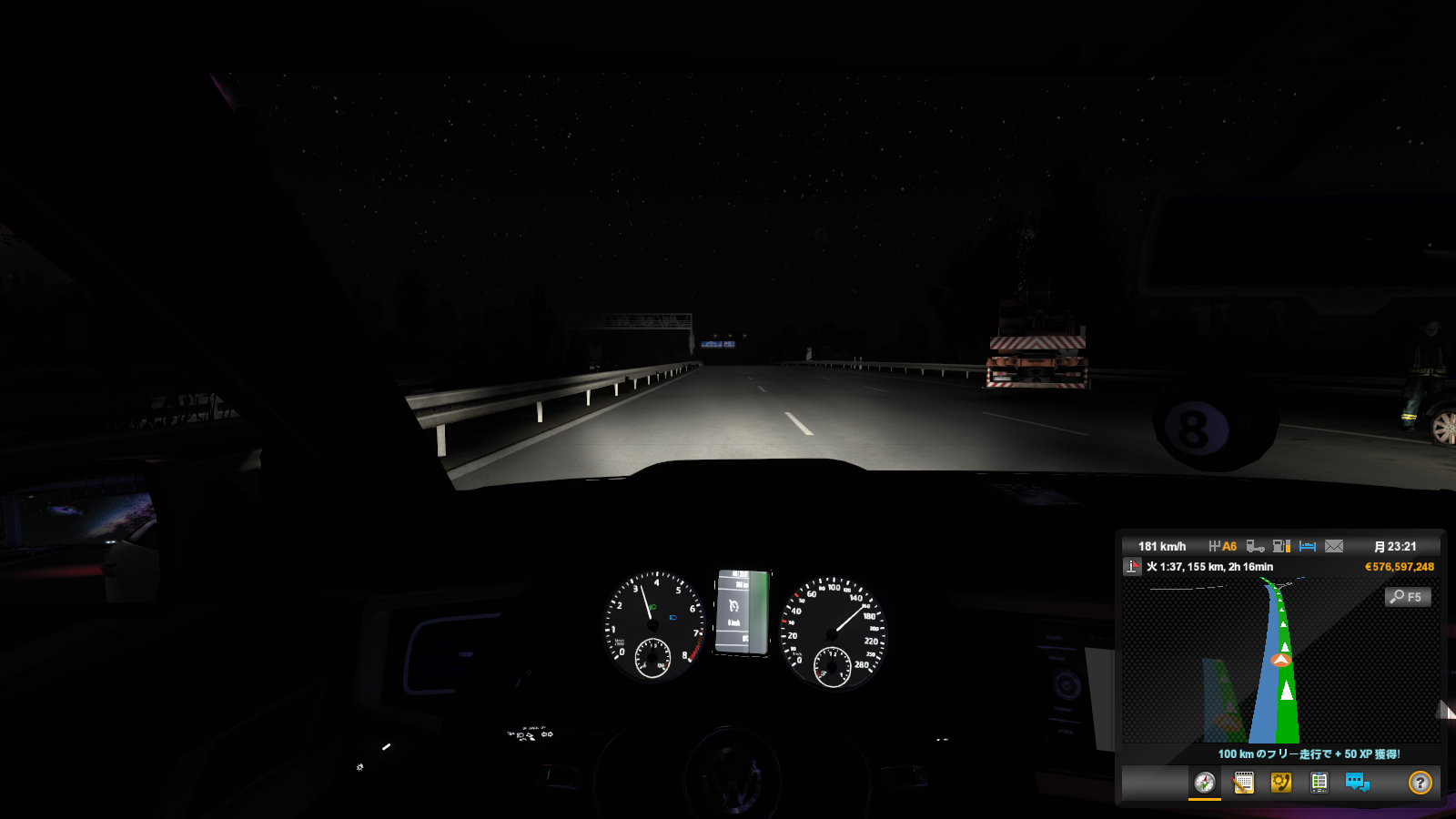
Task: Open the question mark help
Action: tap(1420, 783)
